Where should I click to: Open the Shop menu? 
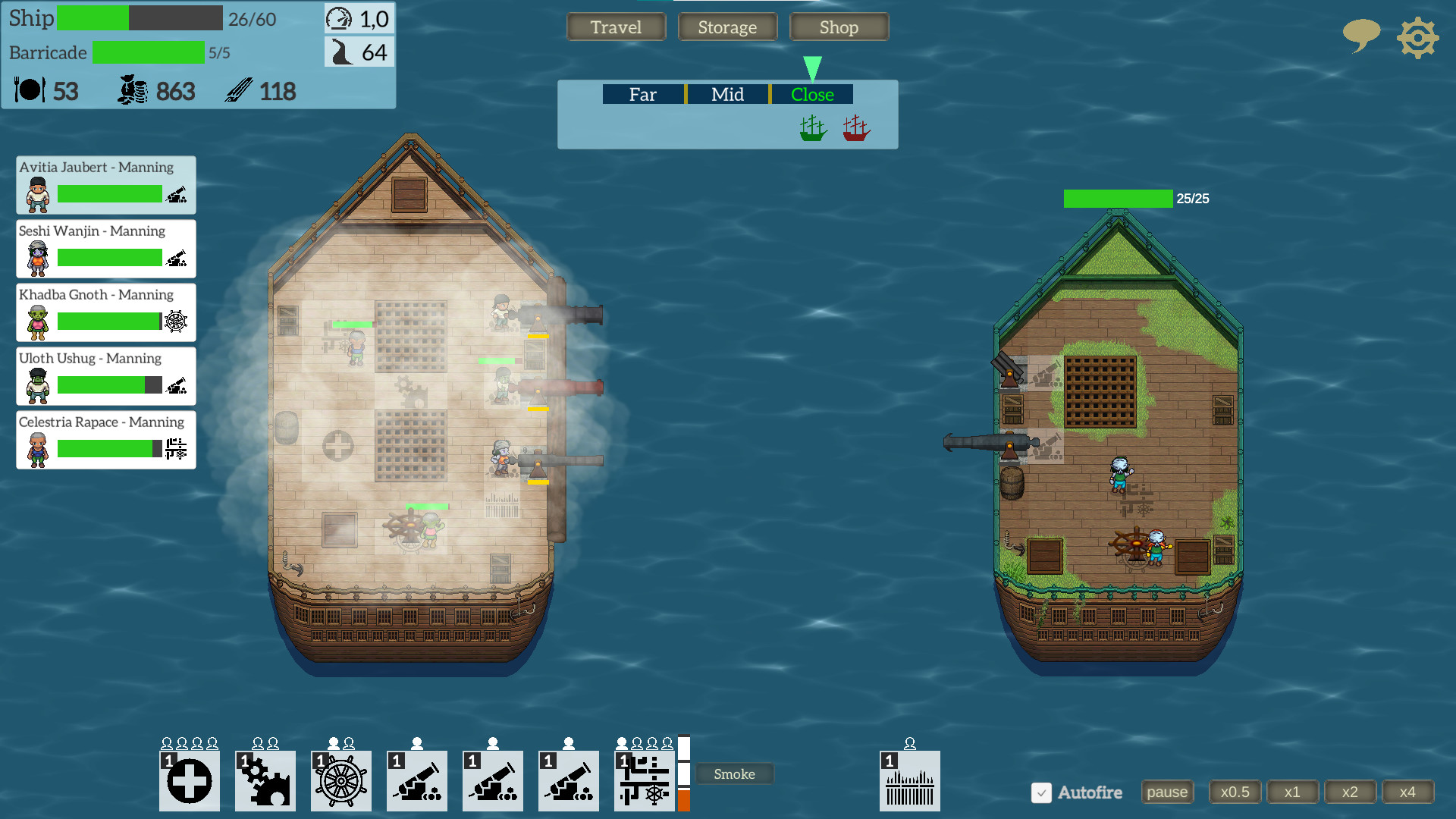(x=839, y=27)
